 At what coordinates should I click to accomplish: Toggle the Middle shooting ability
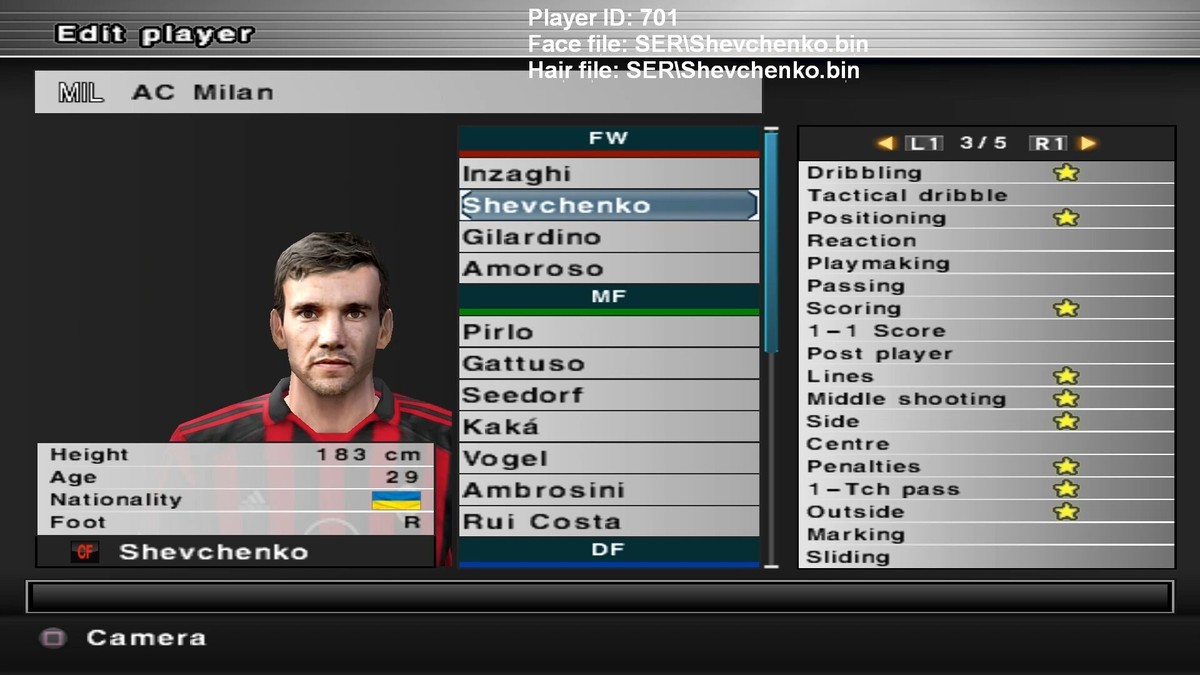click(x=985, y=398)
